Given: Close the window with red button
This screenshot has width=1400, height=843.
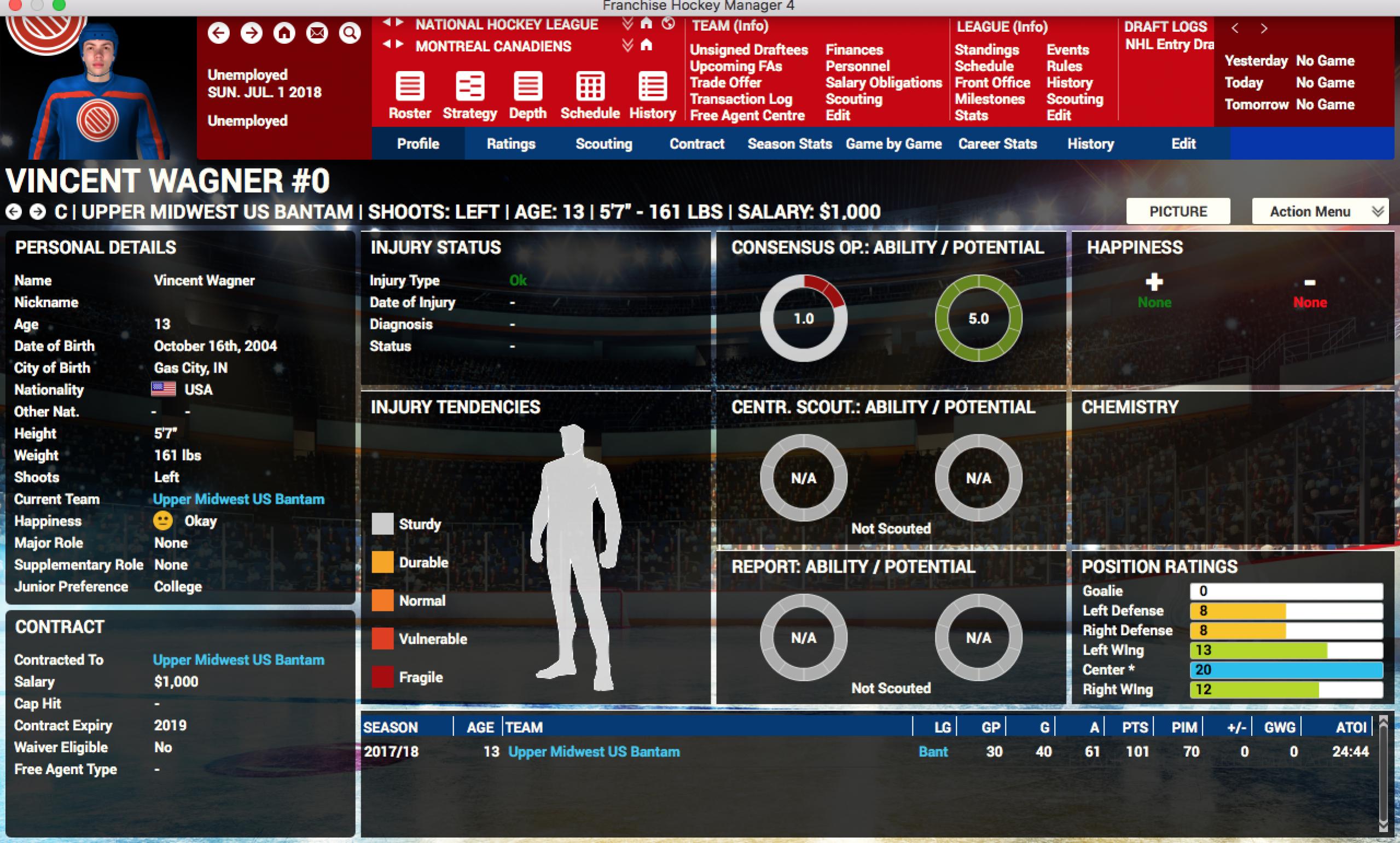Looking at the screenshot, I should [15, 5].
